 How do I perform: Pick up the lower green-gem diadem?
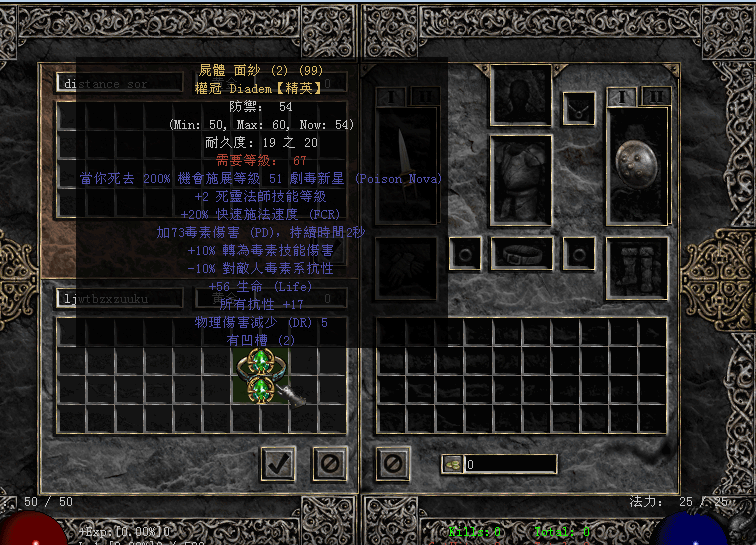coord(261,389)
